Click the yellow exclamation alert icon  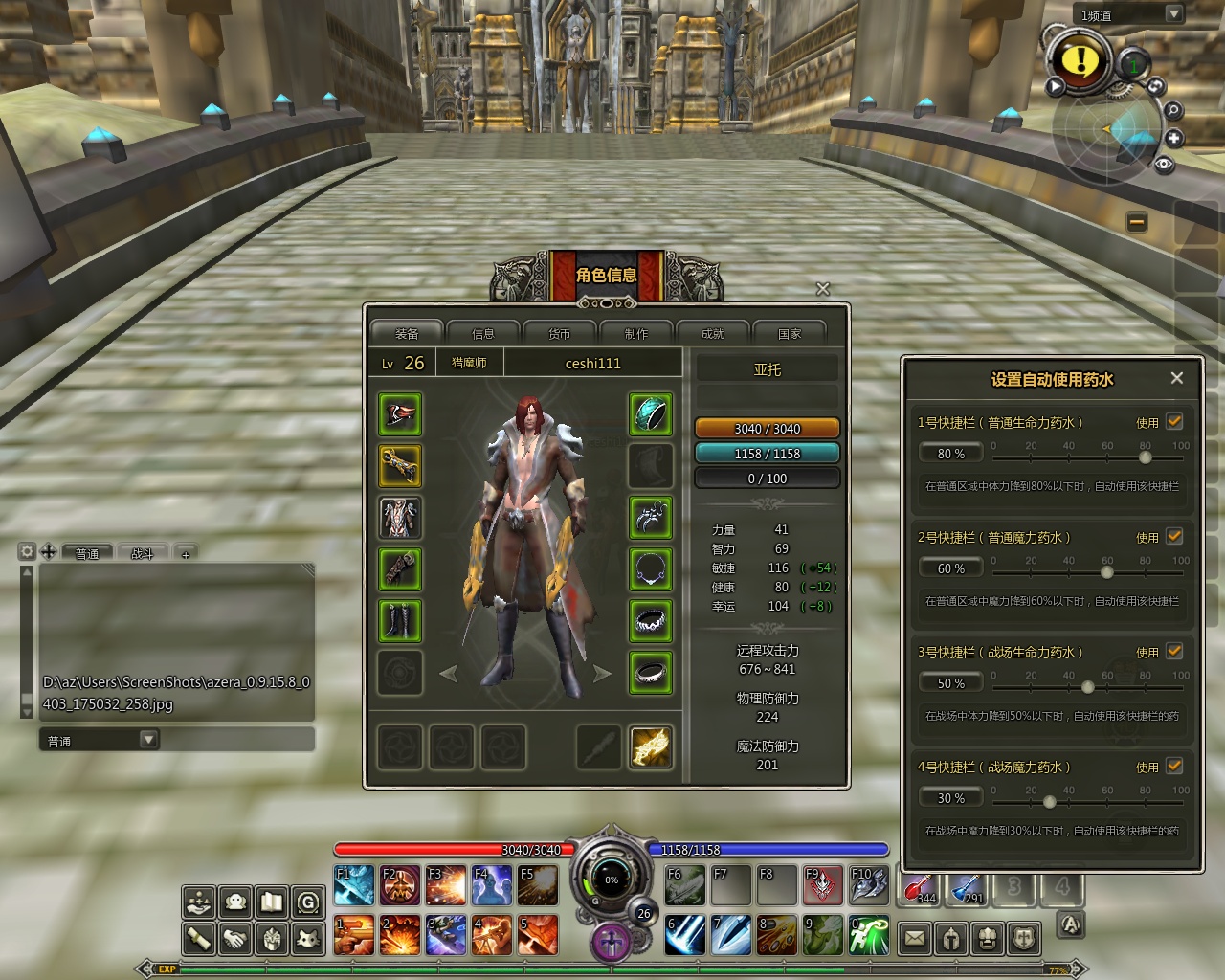(1080, 60)
